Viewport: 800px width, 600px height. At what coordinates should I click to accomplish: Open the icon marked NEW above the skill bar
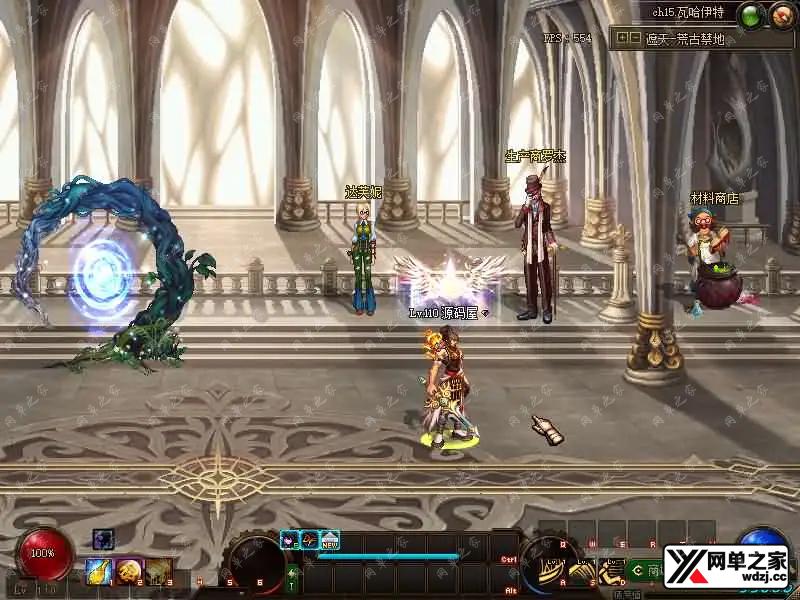330,540
